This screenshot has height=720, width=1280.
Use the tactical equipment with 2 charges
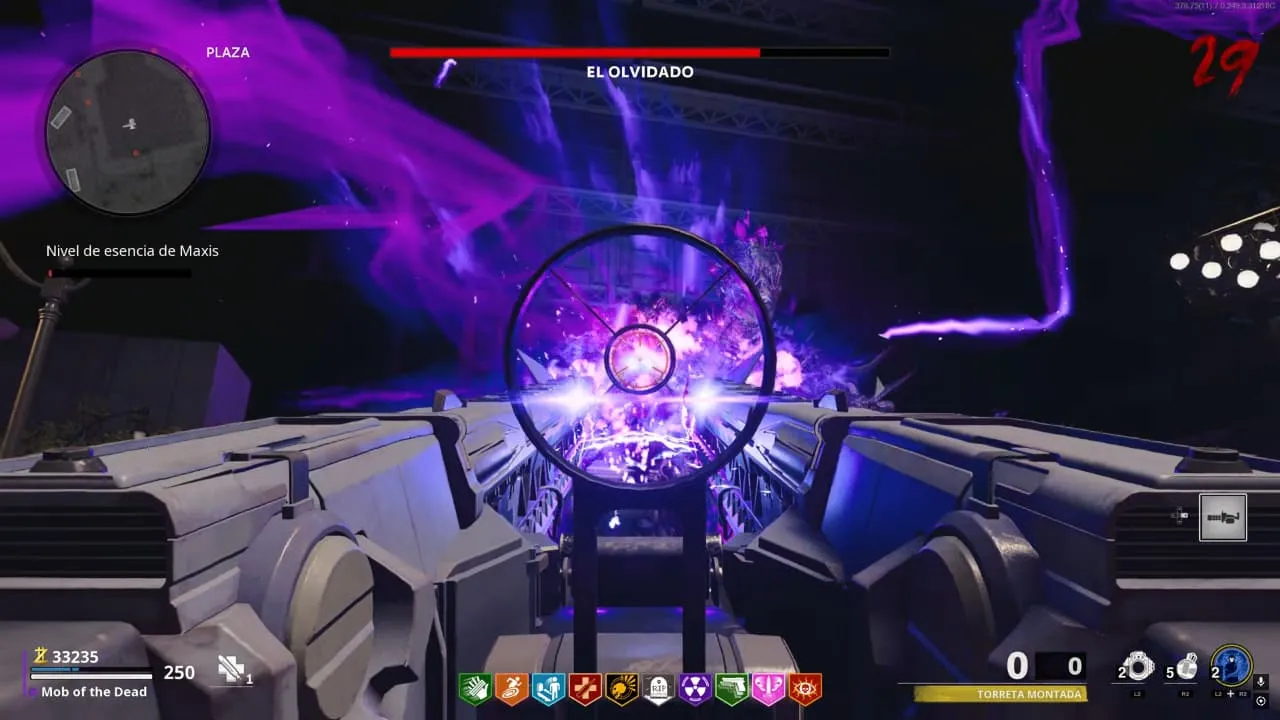[x=1138, y=667]
